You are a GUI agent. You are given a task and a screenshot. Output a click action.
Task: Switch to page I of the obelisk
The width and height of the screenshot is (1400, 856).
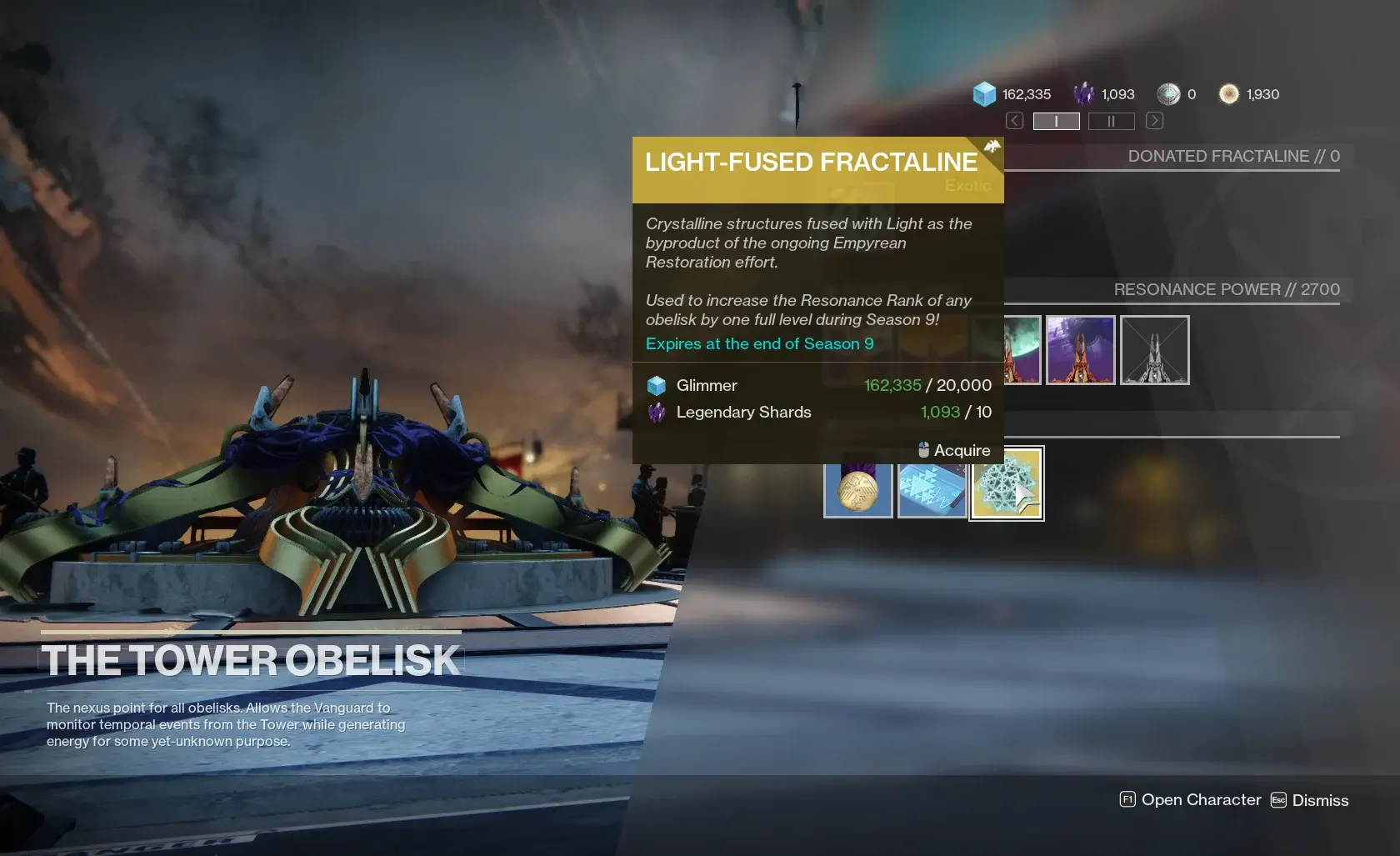pos(1056,122)
